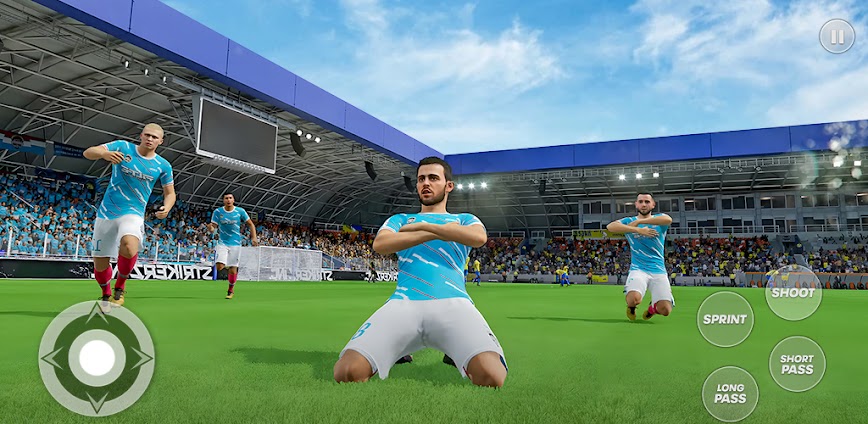Click the virtual joystick center knob
Viewport: 868px width, 424px height.
pyautogui.click(x=97, y=358)
